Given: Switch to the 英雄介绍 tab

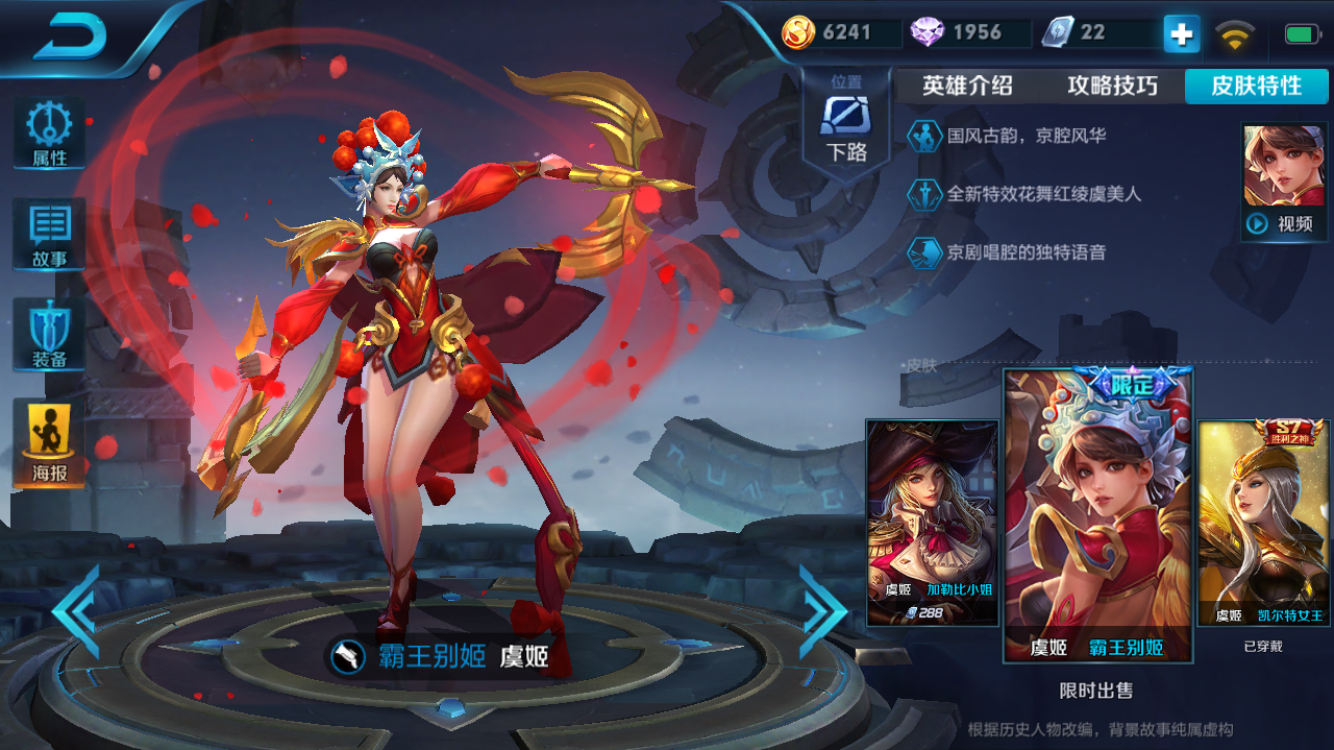Looking at the screenshot, I should click(967, 86).
